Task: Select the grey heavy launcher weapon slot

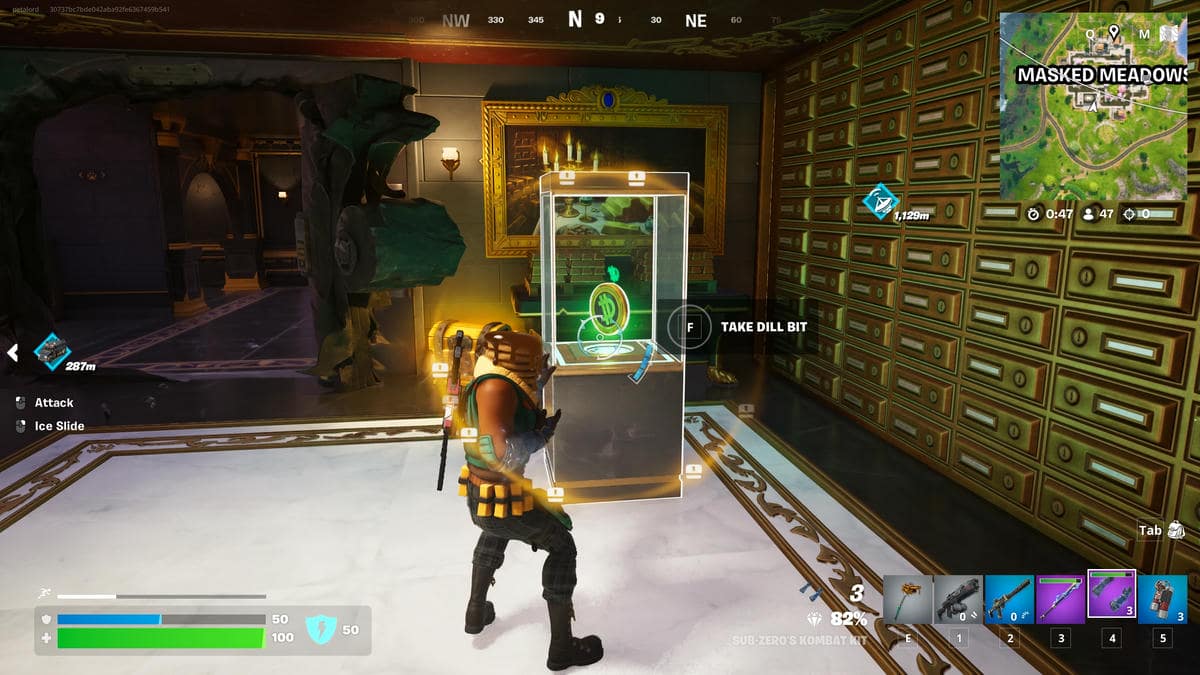Action: (958, 600)
